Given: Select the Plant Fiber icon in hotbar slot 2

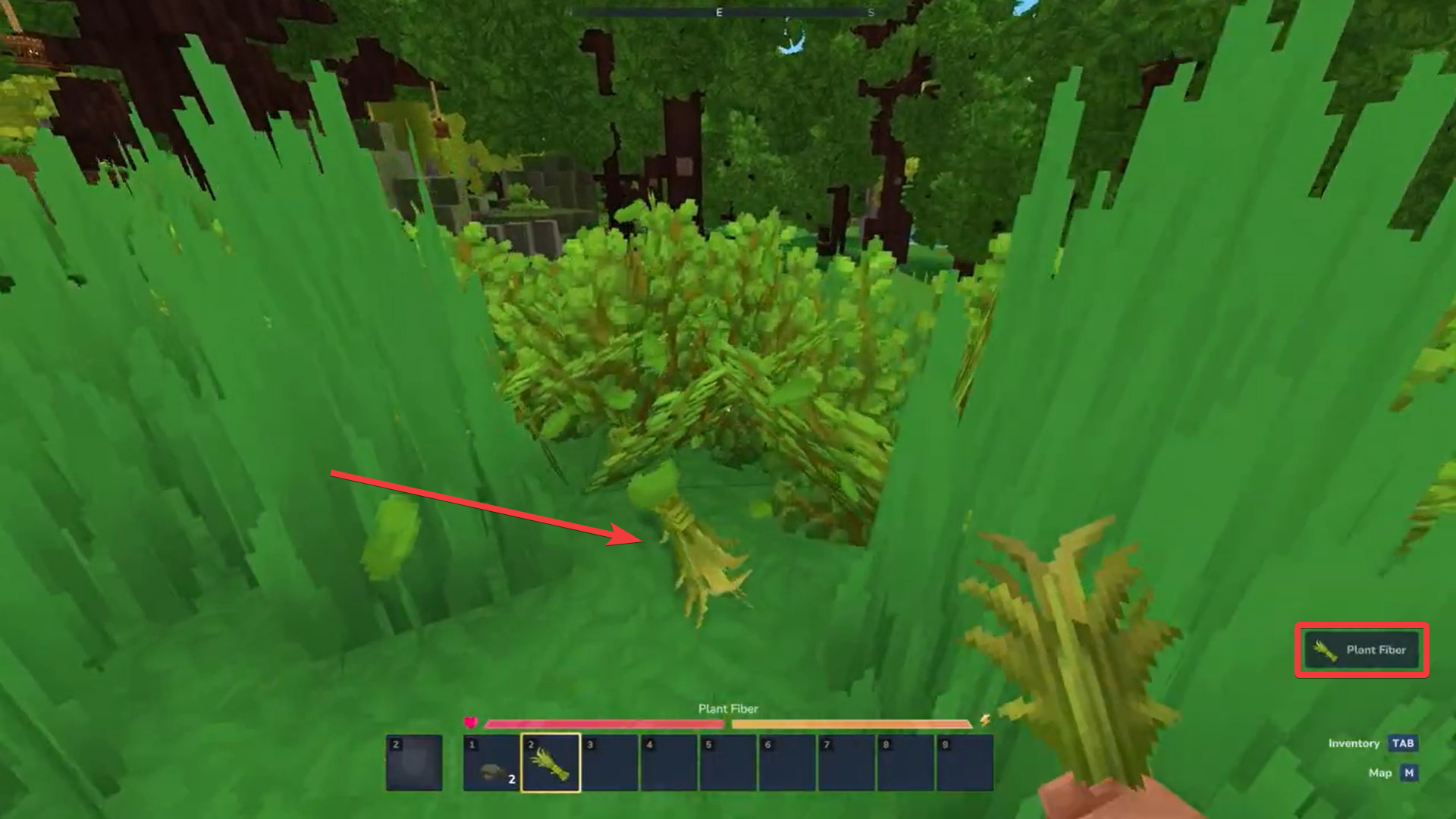Looking at the screenshot, I should 551,762.
